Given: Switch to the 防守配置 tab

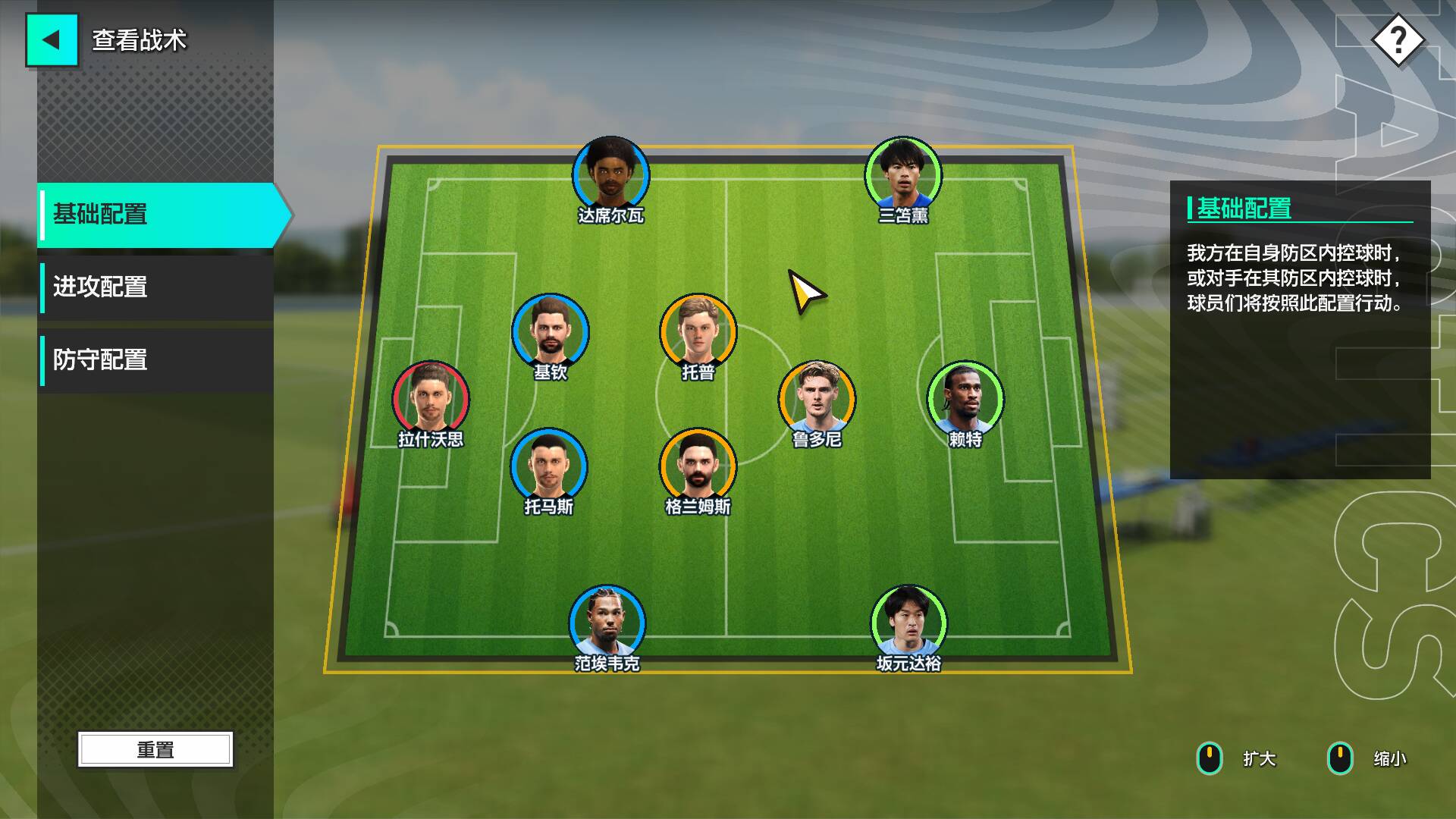Looking at the screenshot, I should tap(156, 360).
